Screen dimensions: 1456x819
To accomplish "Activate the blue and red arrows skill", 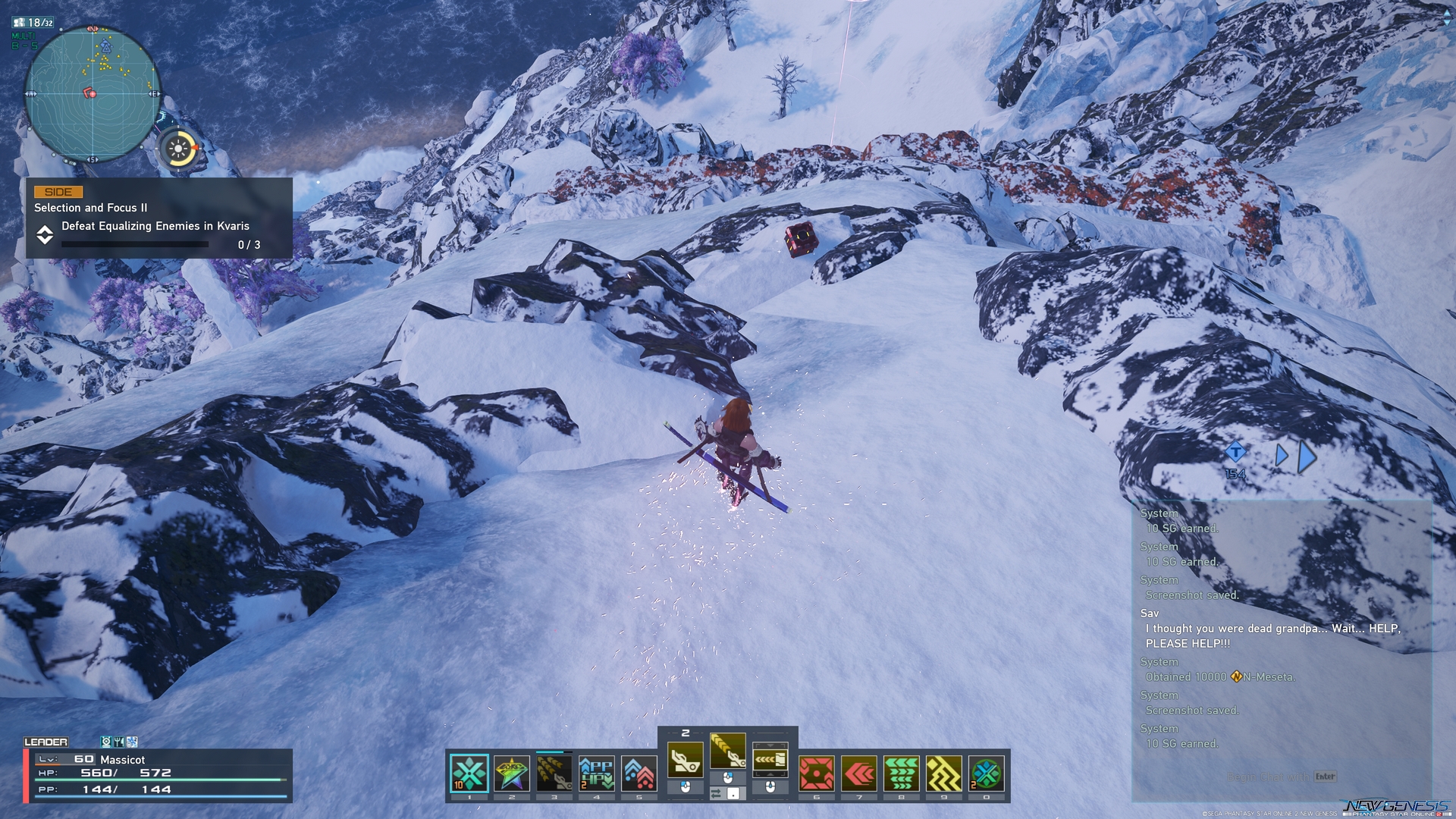I will click(x=639, y=773).
